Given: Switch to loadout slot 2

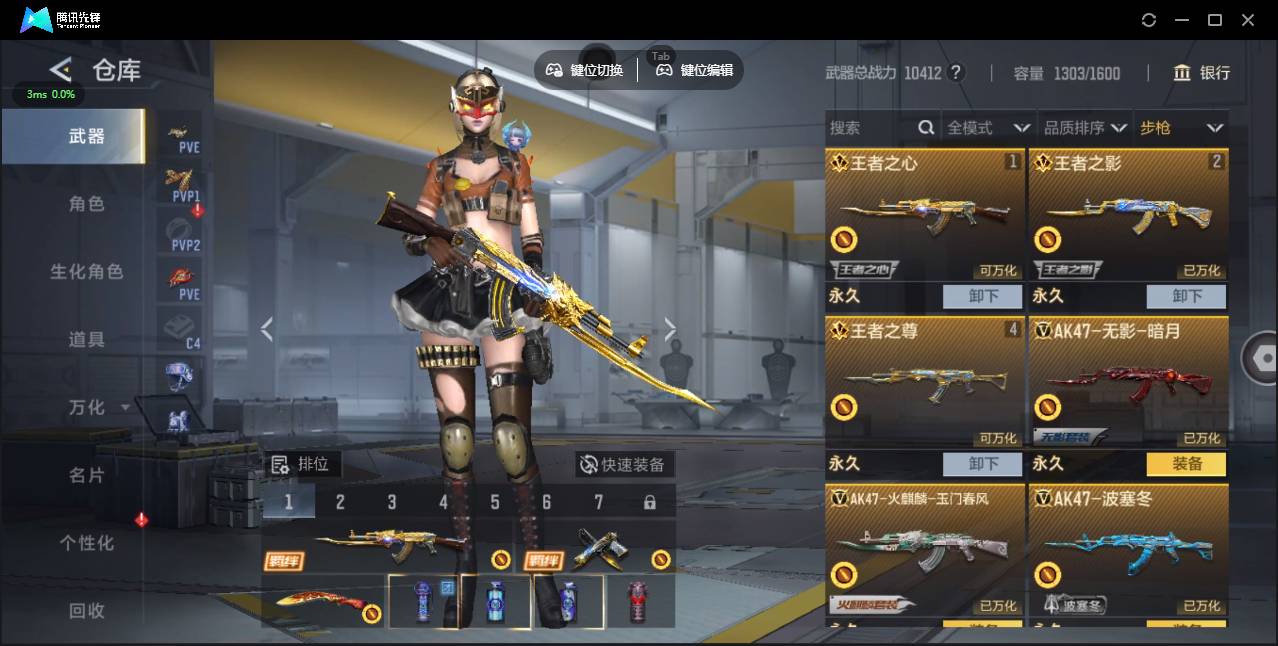Looking at the screenshot, I should [340, 502].
